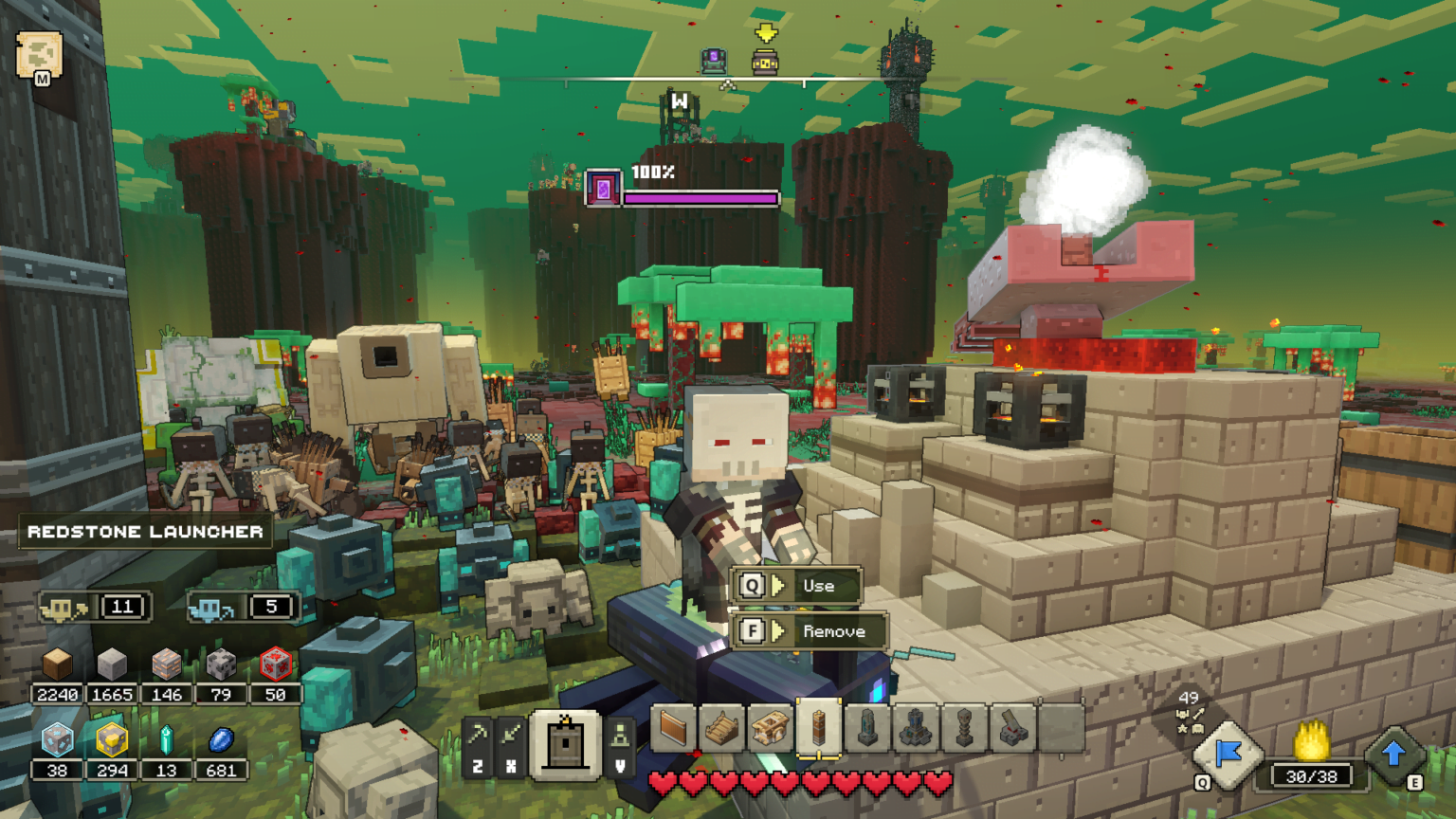The width and height of the screenshot is (1456, 819).
Task: Click the yellow Allay counter showing 11
Action: pos(95,607)
